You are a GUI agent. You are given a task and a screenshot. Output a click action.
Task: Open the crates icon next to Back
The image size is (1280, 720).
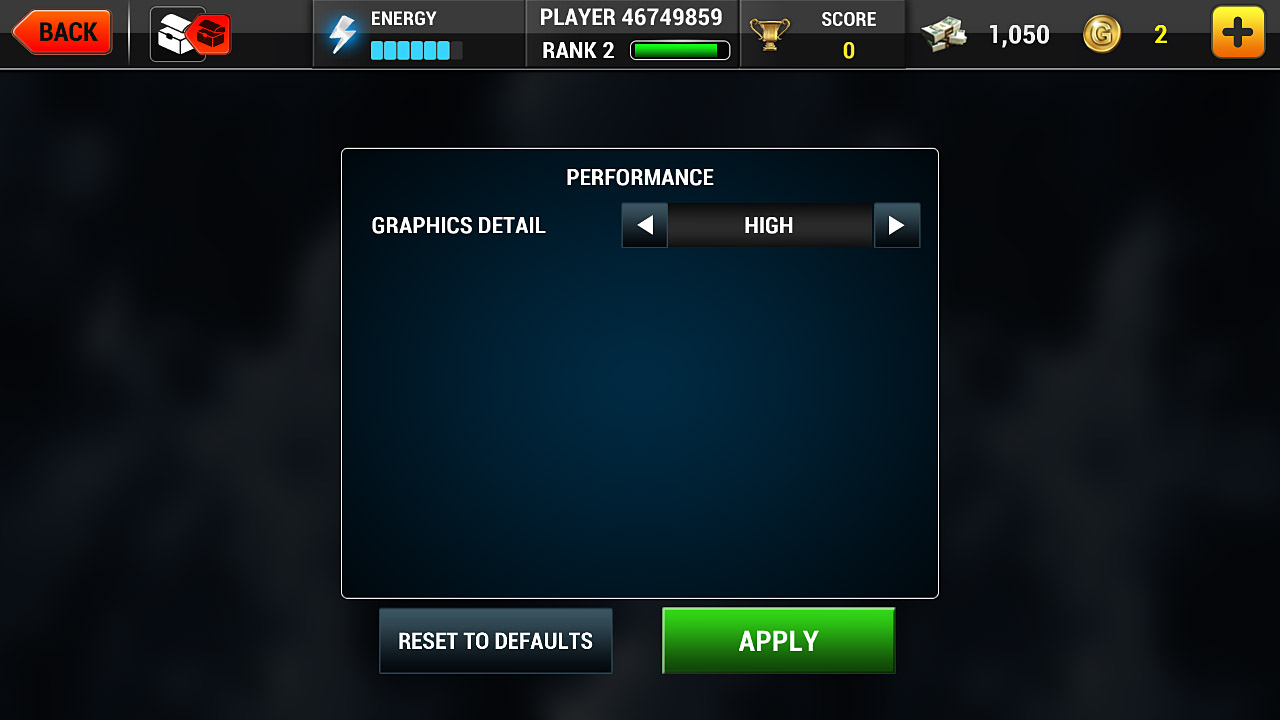point(191,34)
